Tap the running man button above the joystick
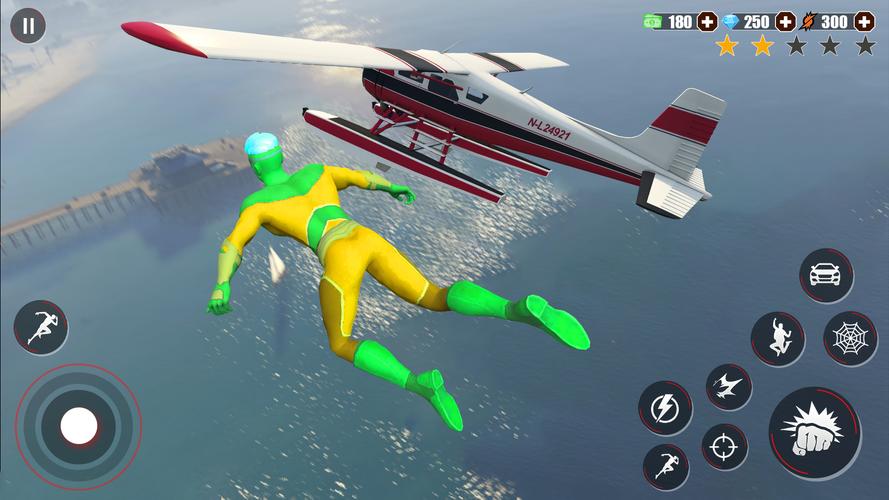The height and width of the screenshot is (500, 889). click(x=41, y=328)
